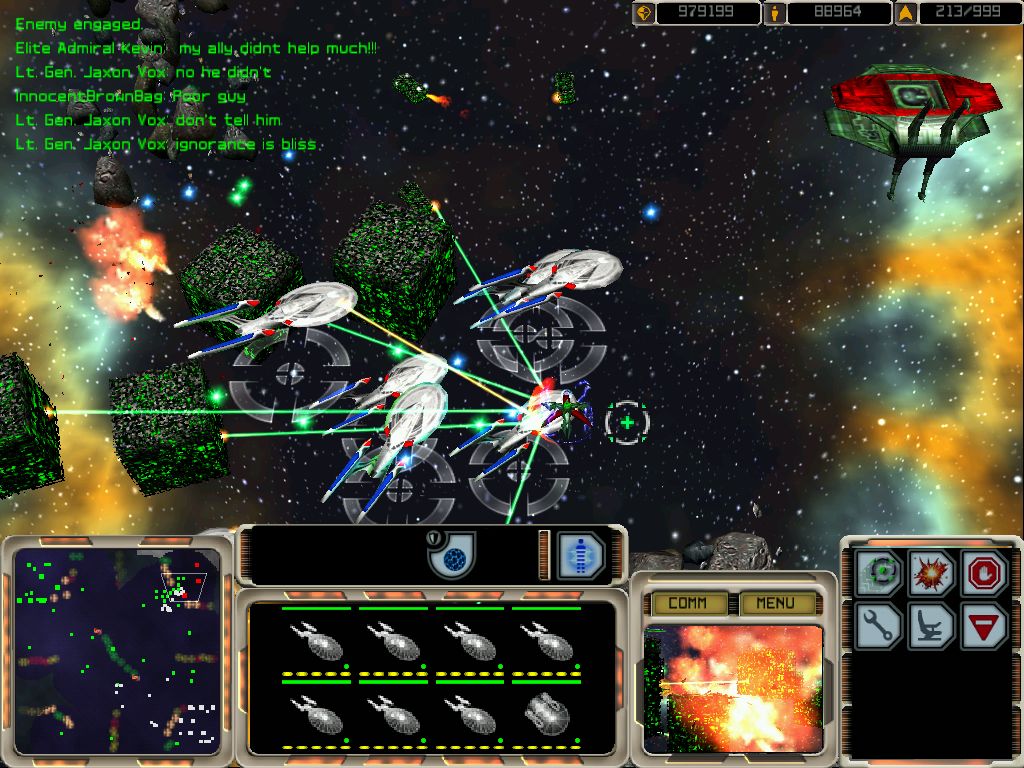Screen dimensions: 1024x768
Task: Select the explosion attack command
Action: (x=932, y=575)
